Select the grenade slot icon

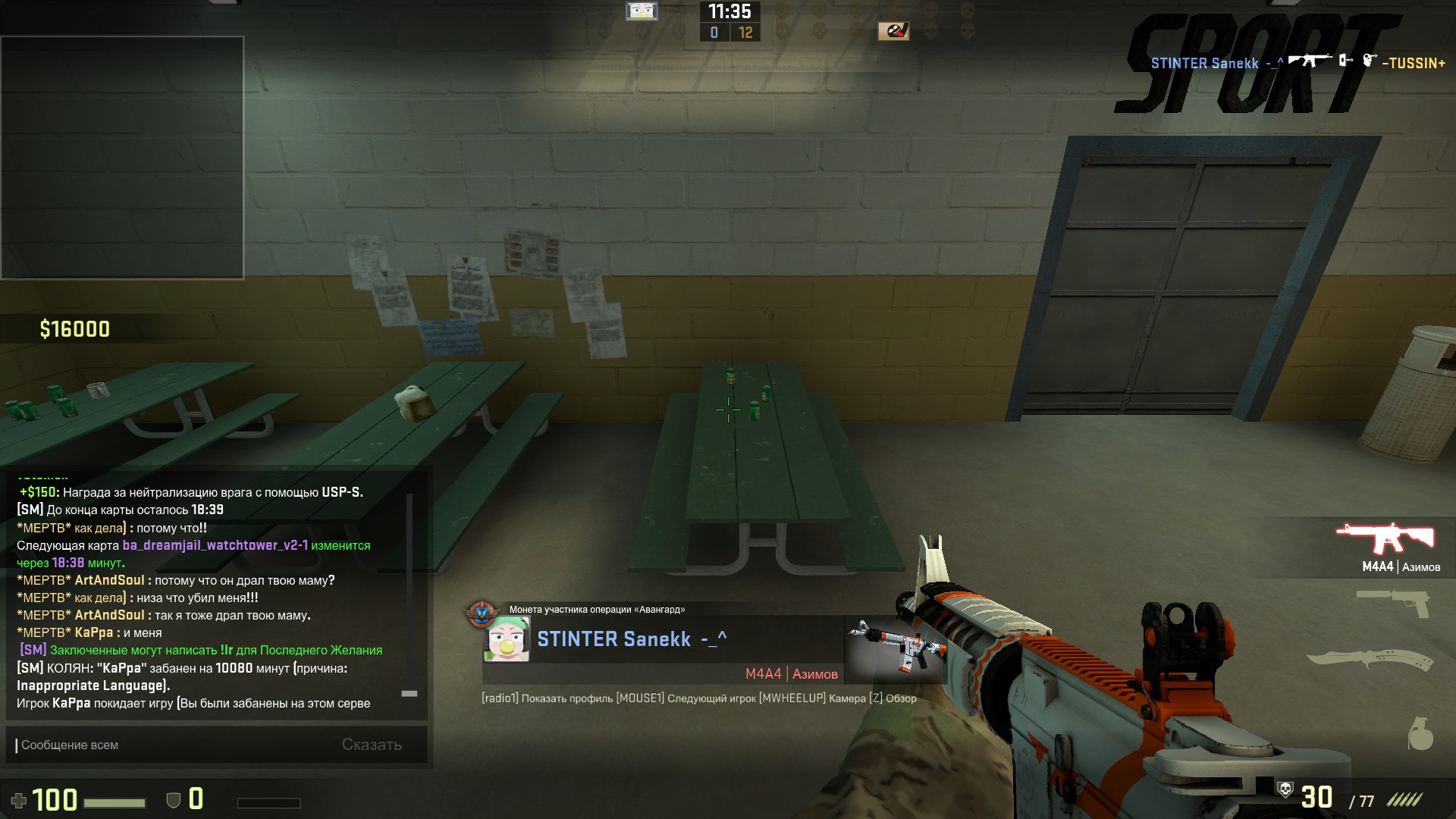click(1420, 733)
